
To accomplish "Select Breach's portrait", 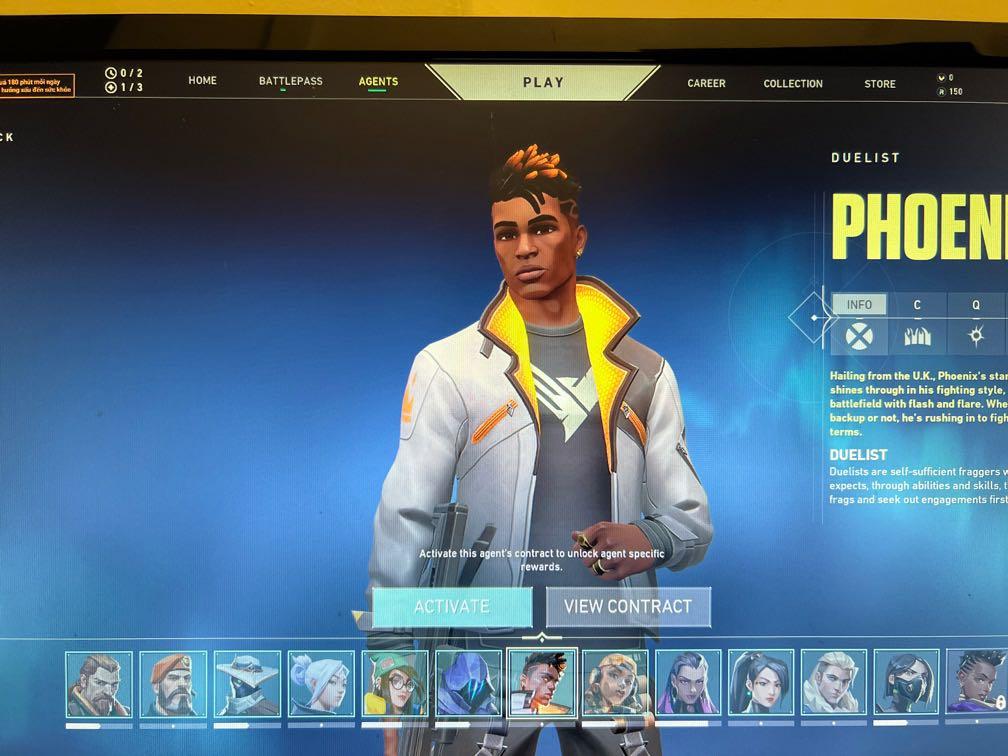I will pyautogui.click(x=99, y=684).
